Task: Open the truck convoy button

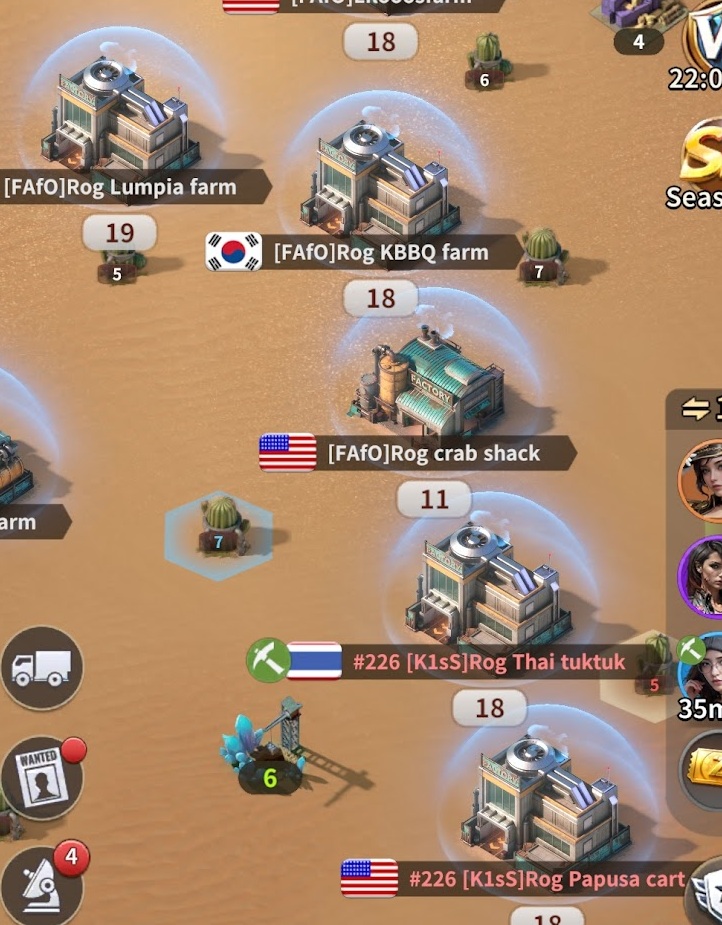Action: point(42,667)
